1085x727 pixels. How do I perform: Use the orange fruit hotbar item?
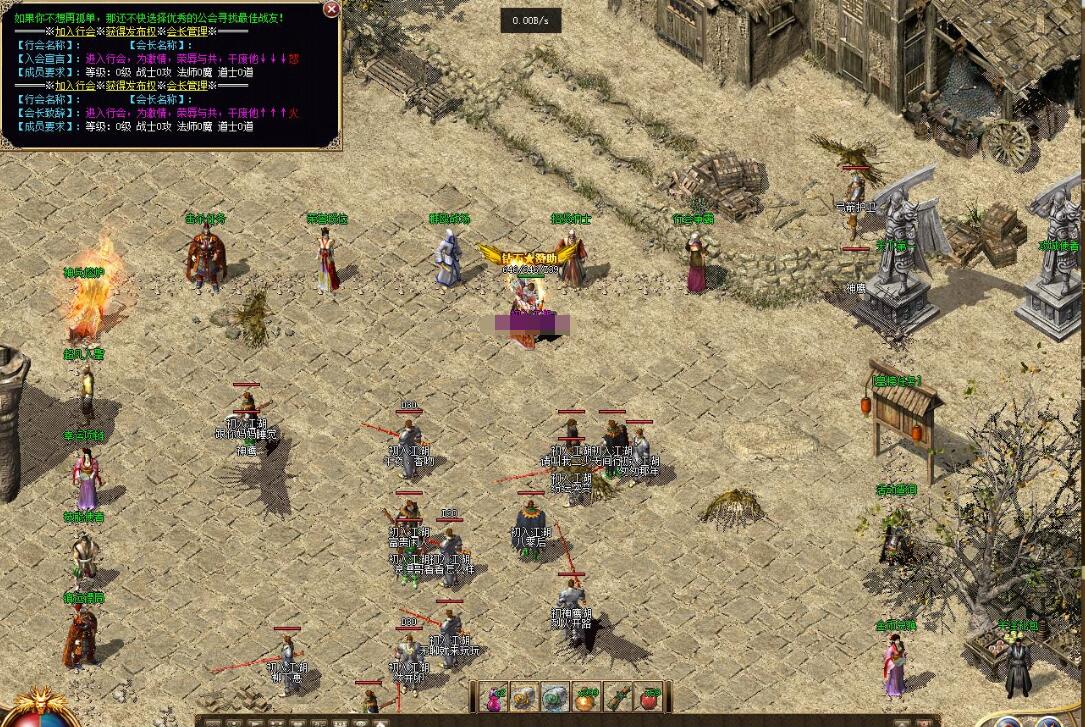[x=587, y=698]
